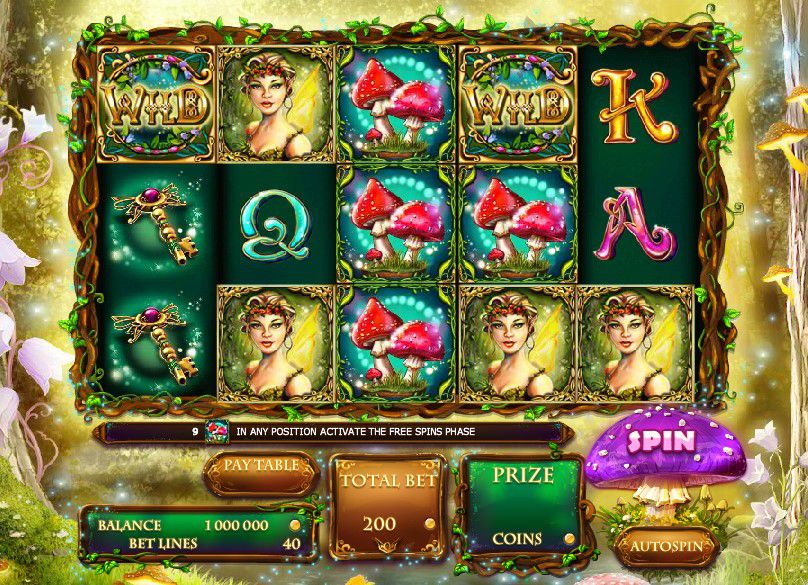Start Autospin mode
Screen dimensions: 808x585
pos(665,547)
